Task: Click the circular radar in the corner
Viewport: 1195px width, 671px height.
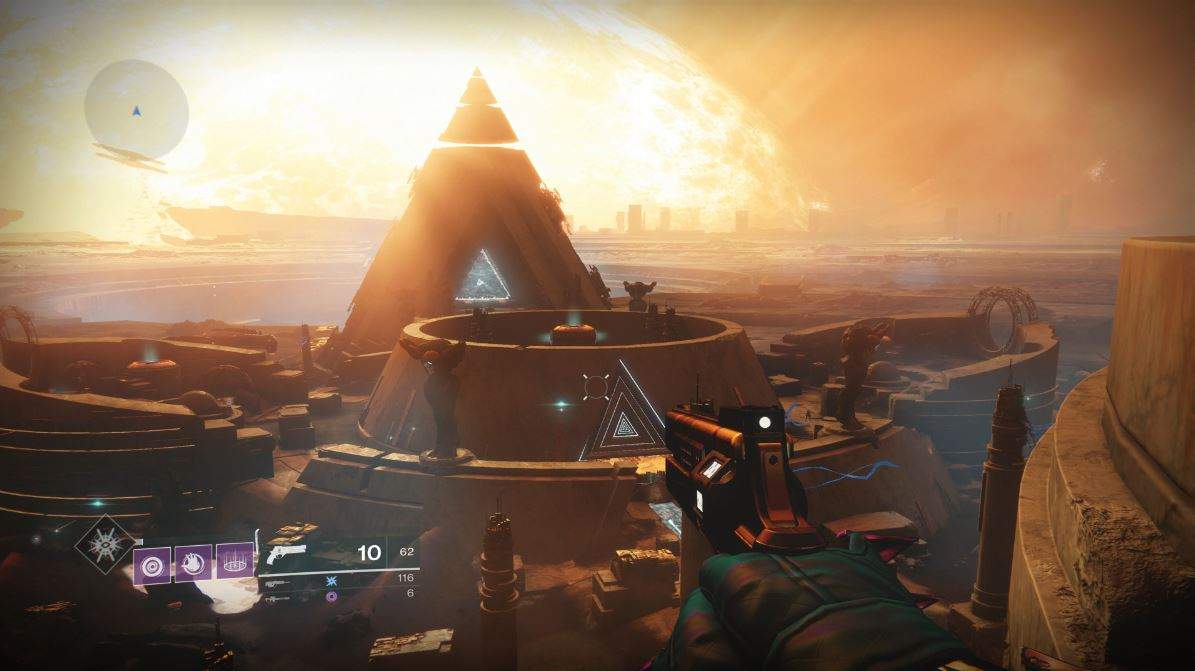Action: click(x=136, y=108)
